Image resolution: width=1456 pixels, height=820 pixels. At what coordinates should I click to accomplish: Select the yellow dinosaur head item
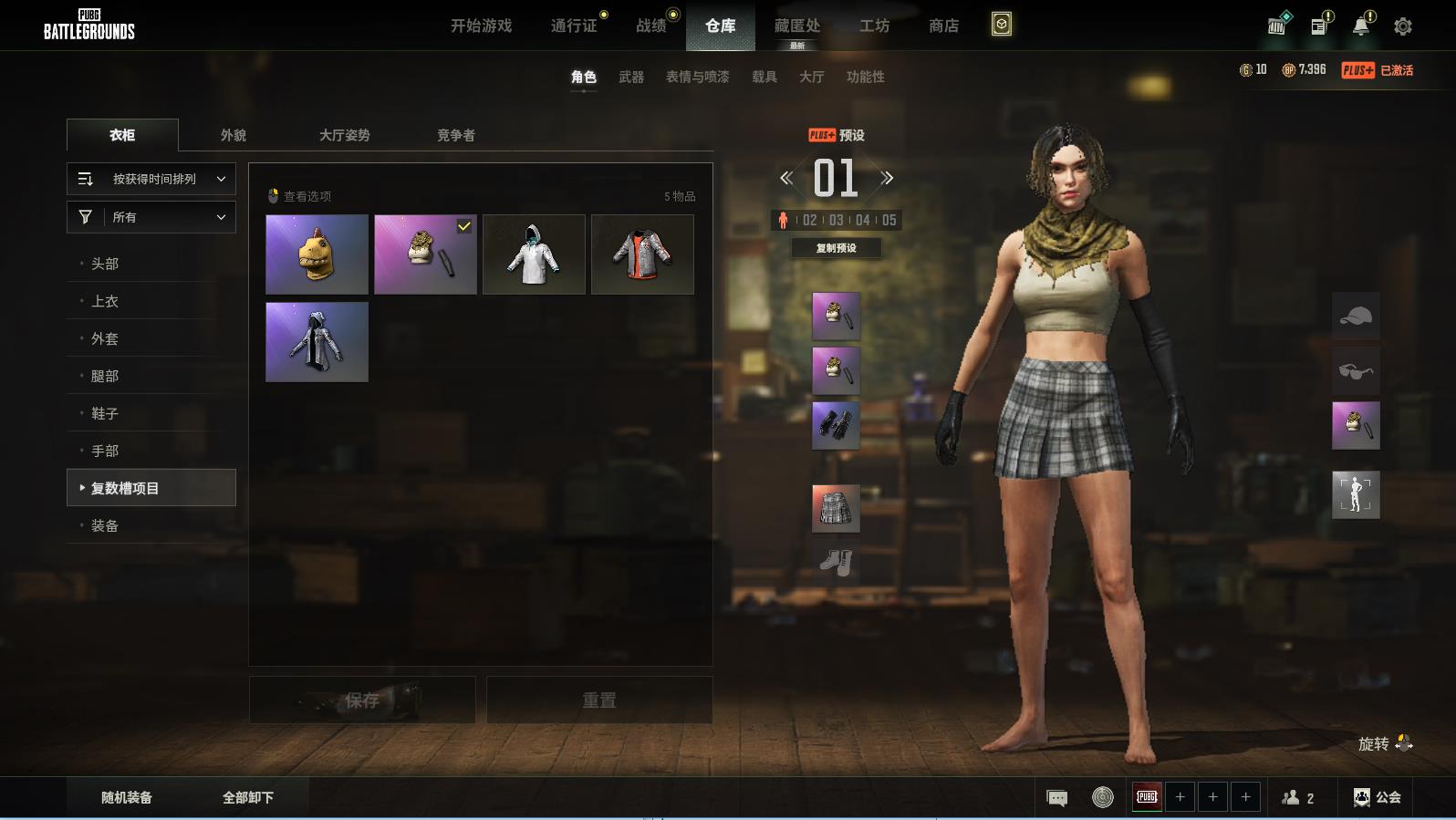coord(317,254)
